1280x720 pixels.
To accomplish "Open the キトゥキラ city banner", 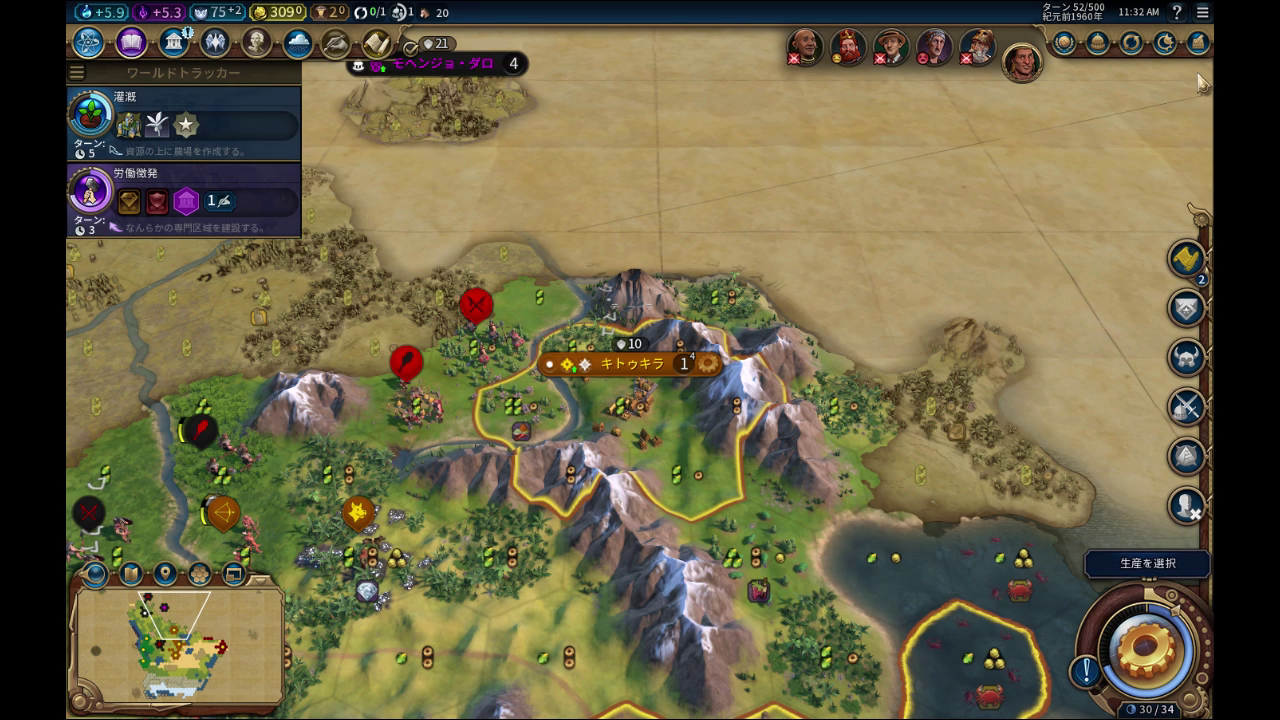I will point(631,364).
